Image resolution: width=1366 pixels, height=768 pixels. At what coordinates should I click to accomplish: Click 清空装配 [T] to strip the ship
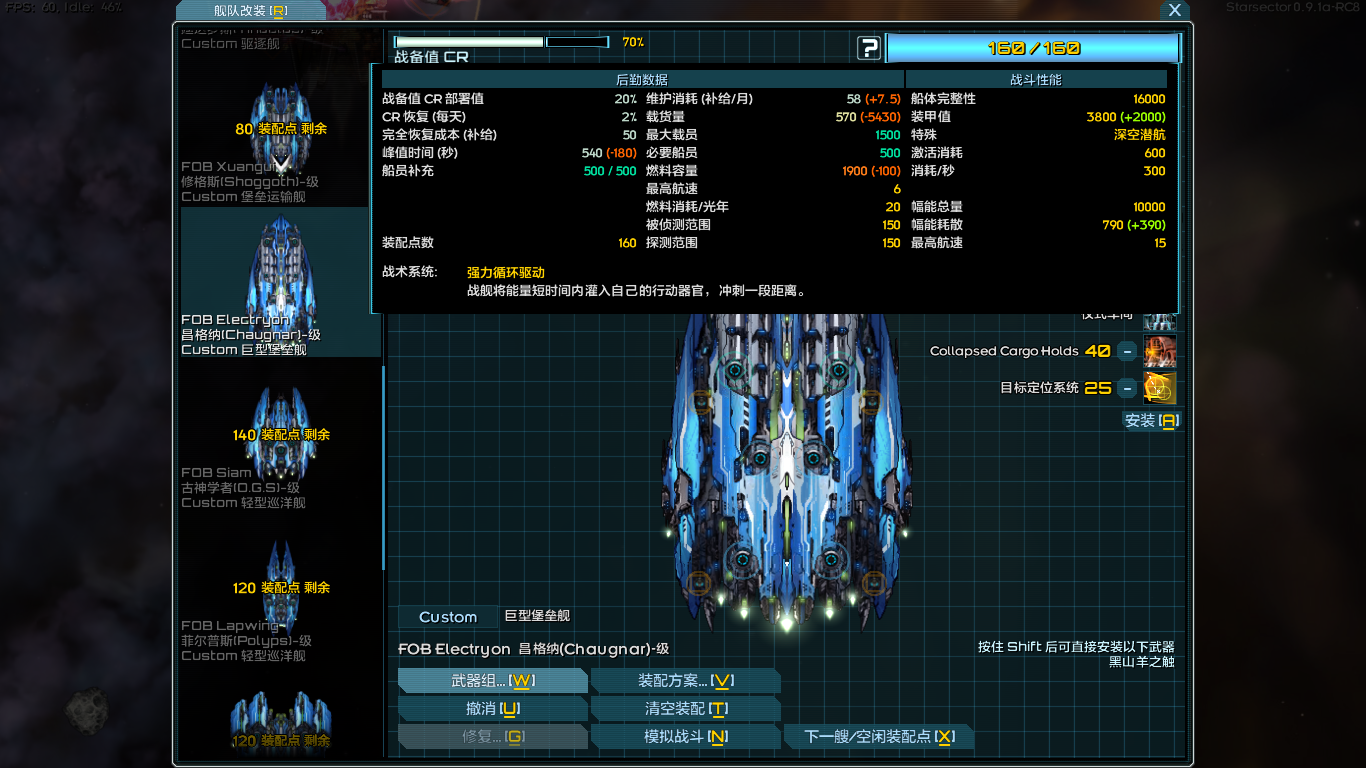pos(687,708)
